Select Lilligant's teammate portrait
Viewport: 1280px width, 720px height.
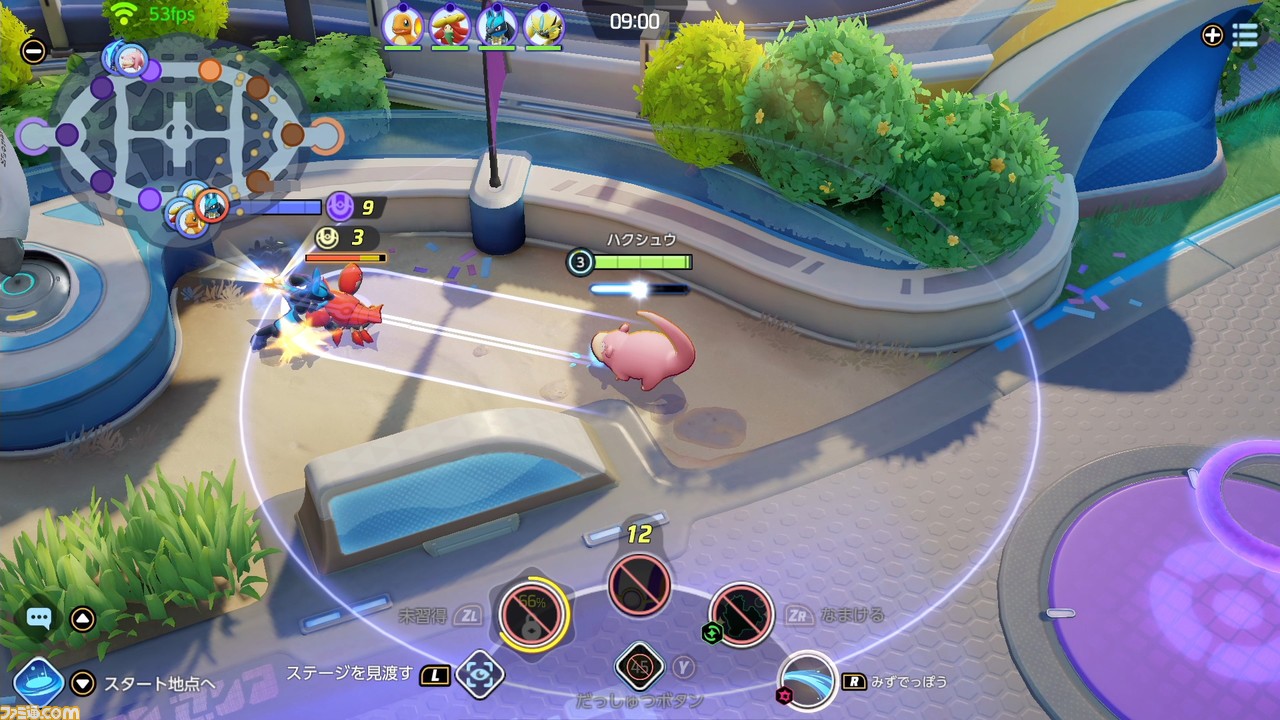coord(449,25)
